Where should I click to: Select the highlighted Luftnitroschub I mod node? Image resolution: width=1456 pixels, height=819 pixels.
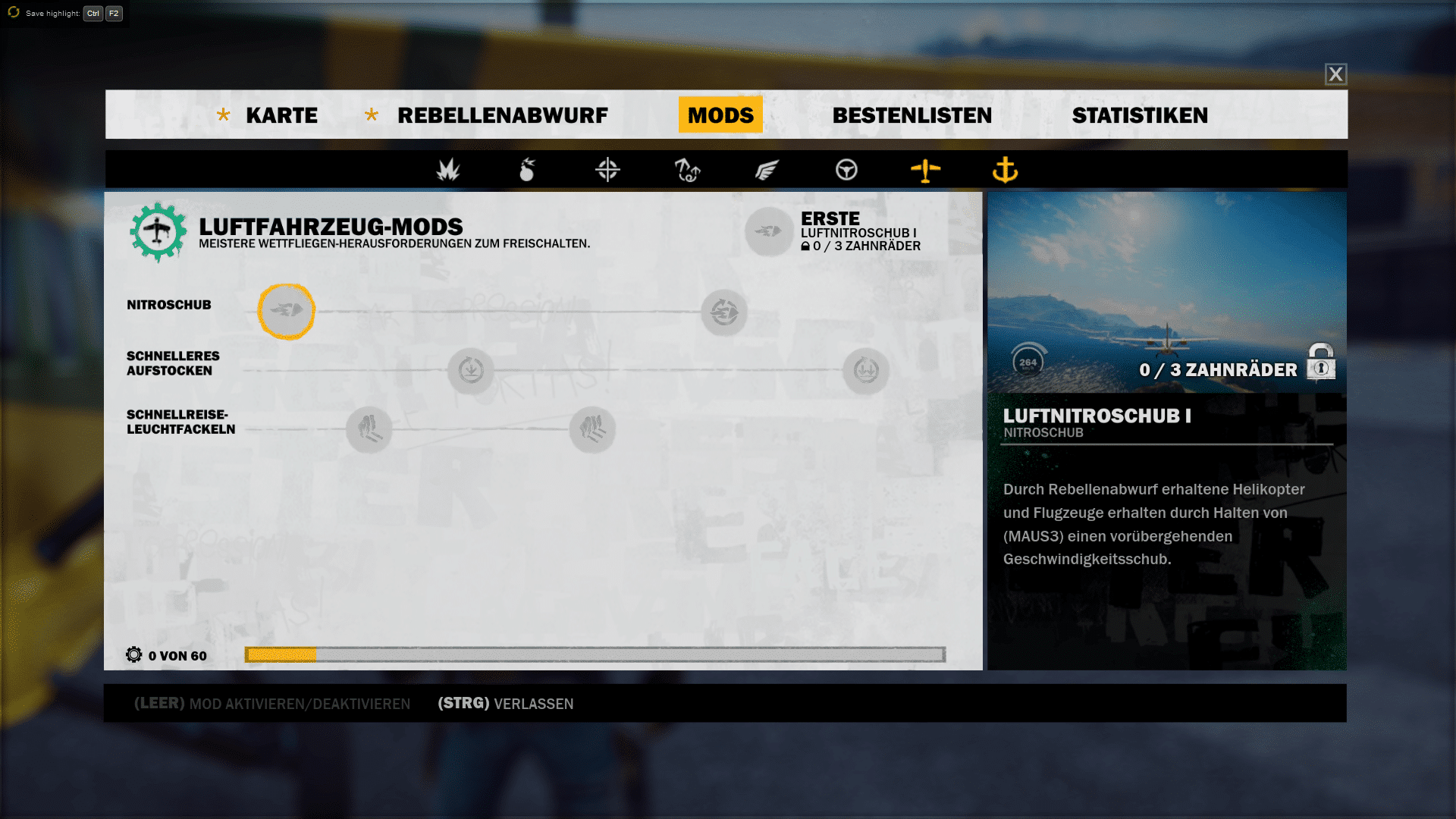coord(286,311)
